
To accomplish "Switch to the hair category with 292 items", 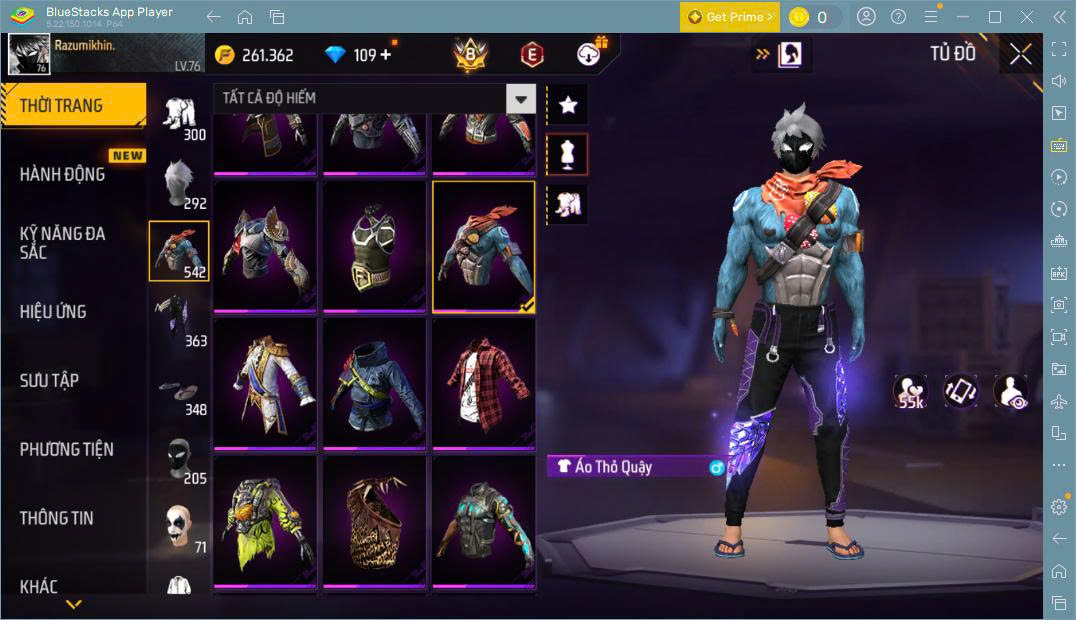I will (x=179, y=183).
